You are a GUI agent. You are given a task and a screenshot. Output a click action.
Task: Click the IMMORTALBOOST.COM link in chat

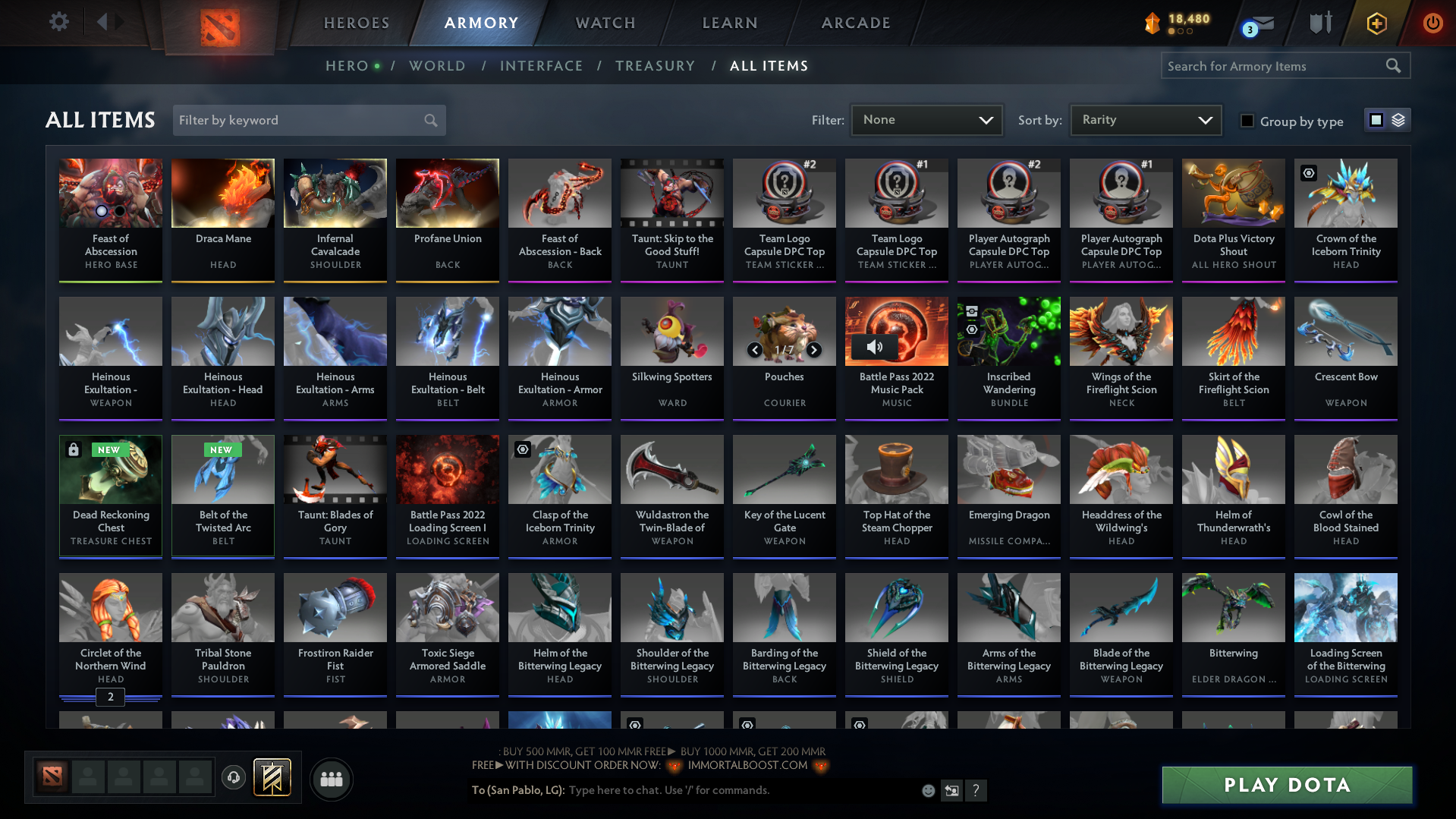(747, 765)
